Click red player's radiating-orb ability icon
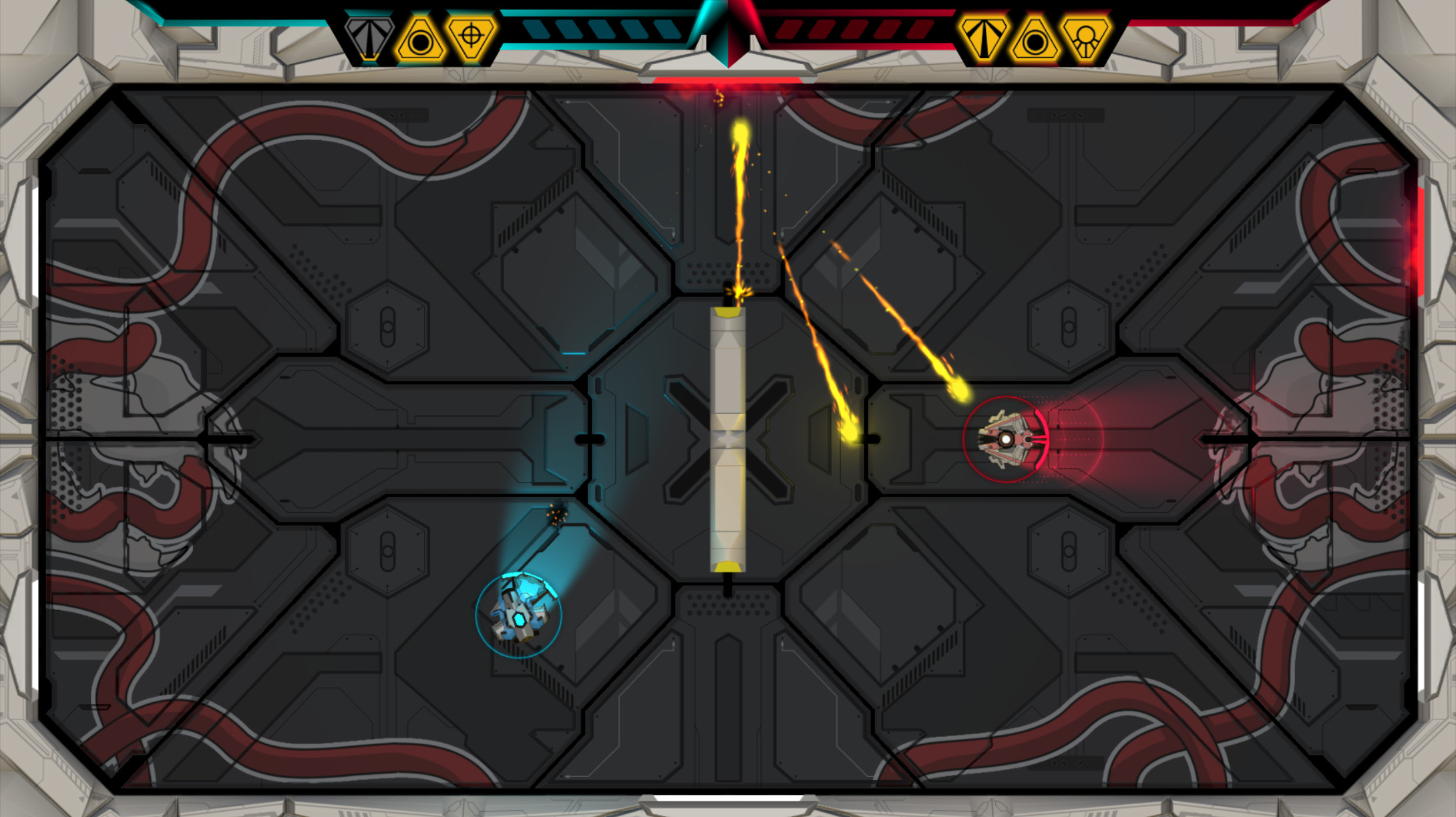This screenshot has width=1456, height=817. click(1086, 39)
